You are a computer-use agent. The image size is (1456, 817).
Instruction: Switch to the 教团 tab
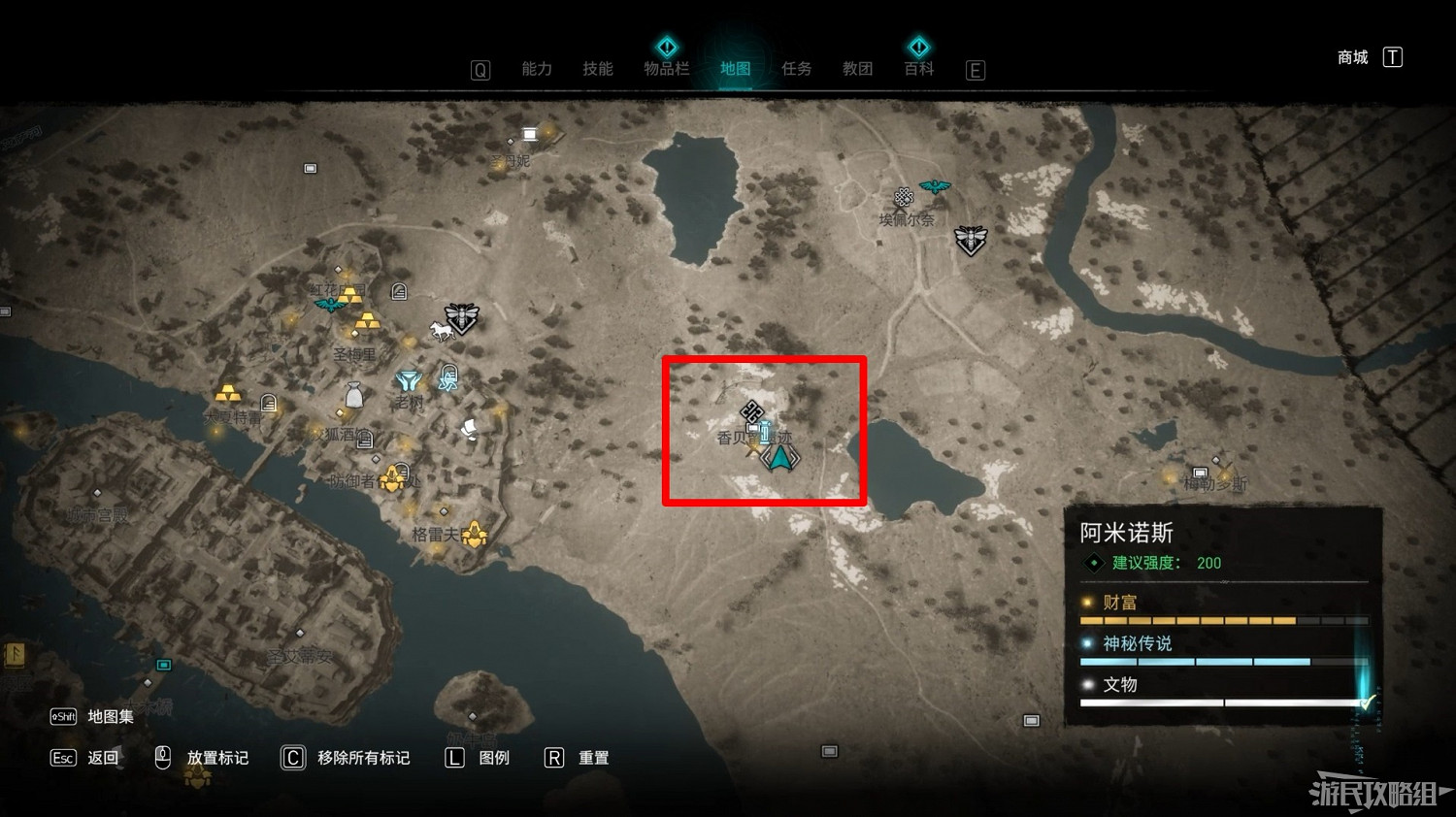(858, 68)
